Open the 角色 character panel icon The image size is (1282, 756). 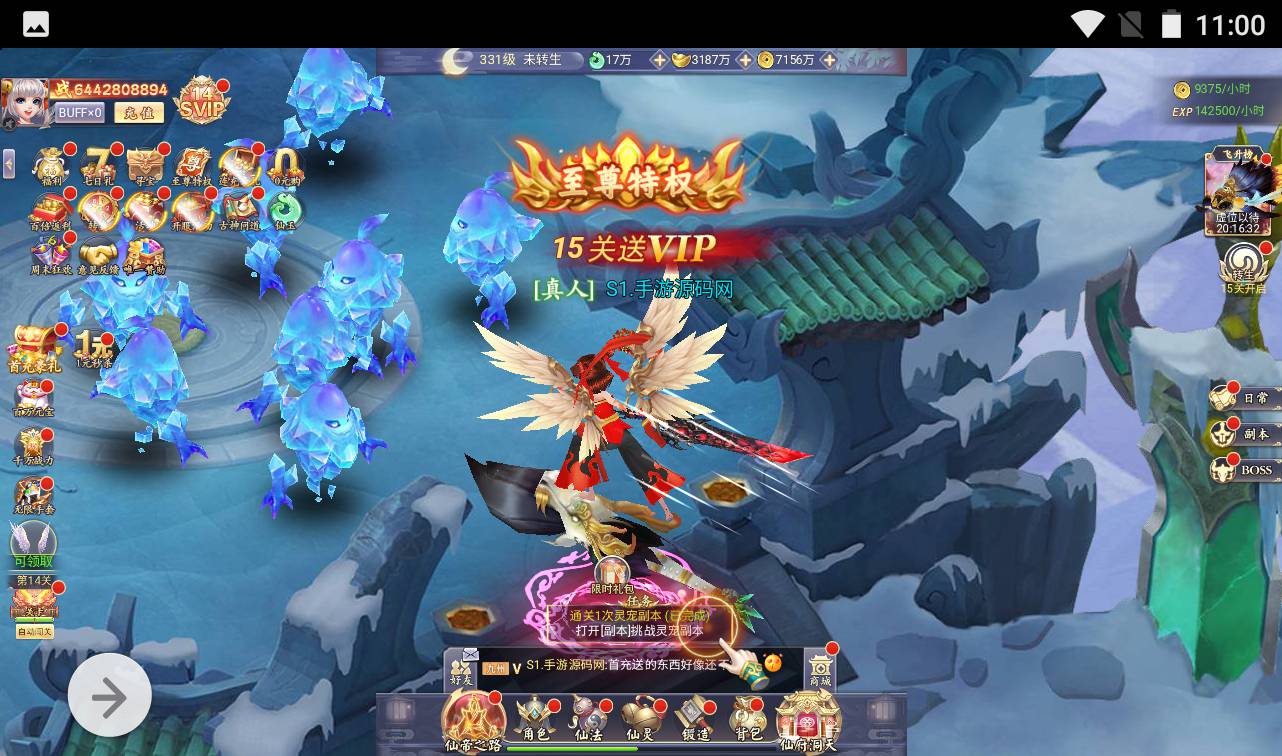click(533, 715)
